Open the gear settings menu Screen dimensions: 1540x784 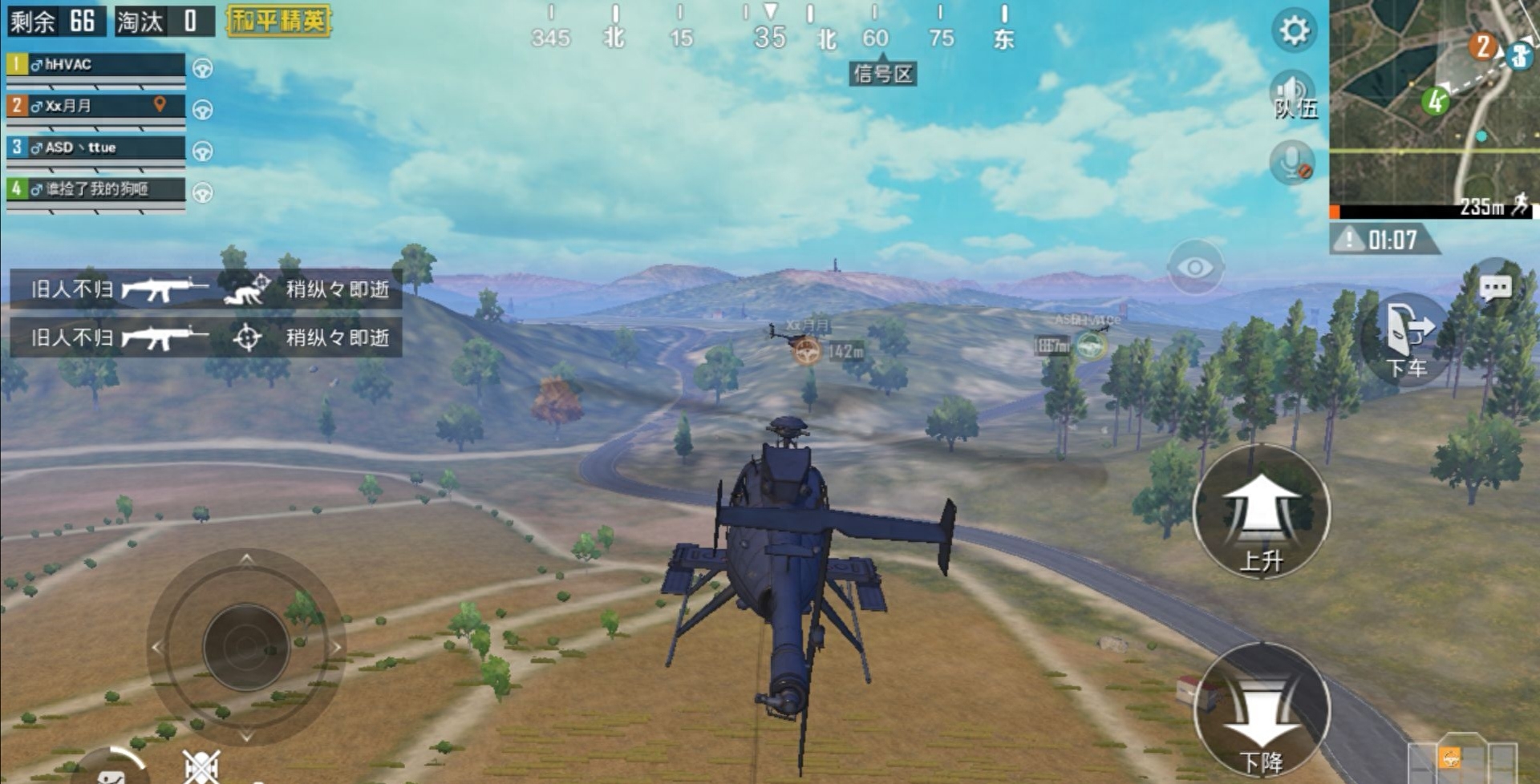tap(1293, 31)
